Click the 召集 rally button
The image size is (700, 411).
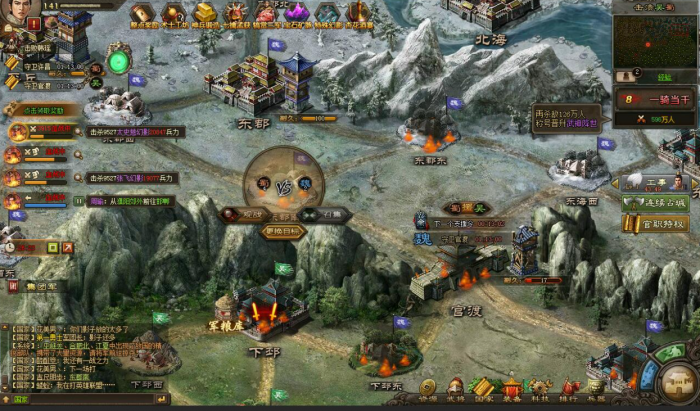point(331,214)
